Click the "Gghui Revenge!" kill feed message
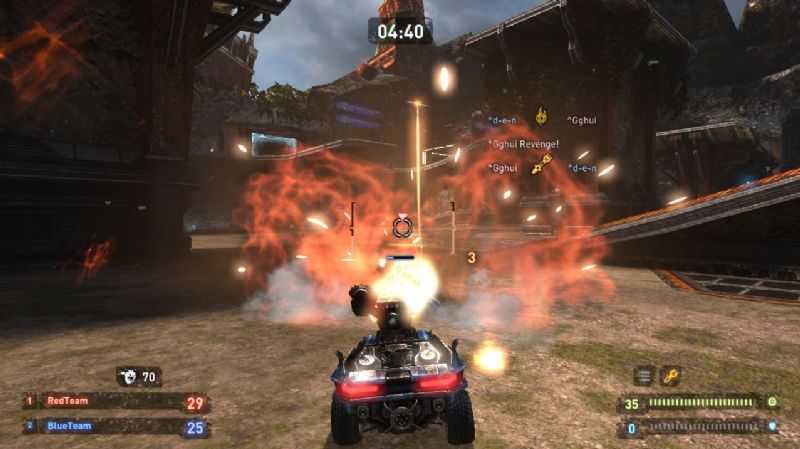The image size is (800, 449). [x=524, y=144]
